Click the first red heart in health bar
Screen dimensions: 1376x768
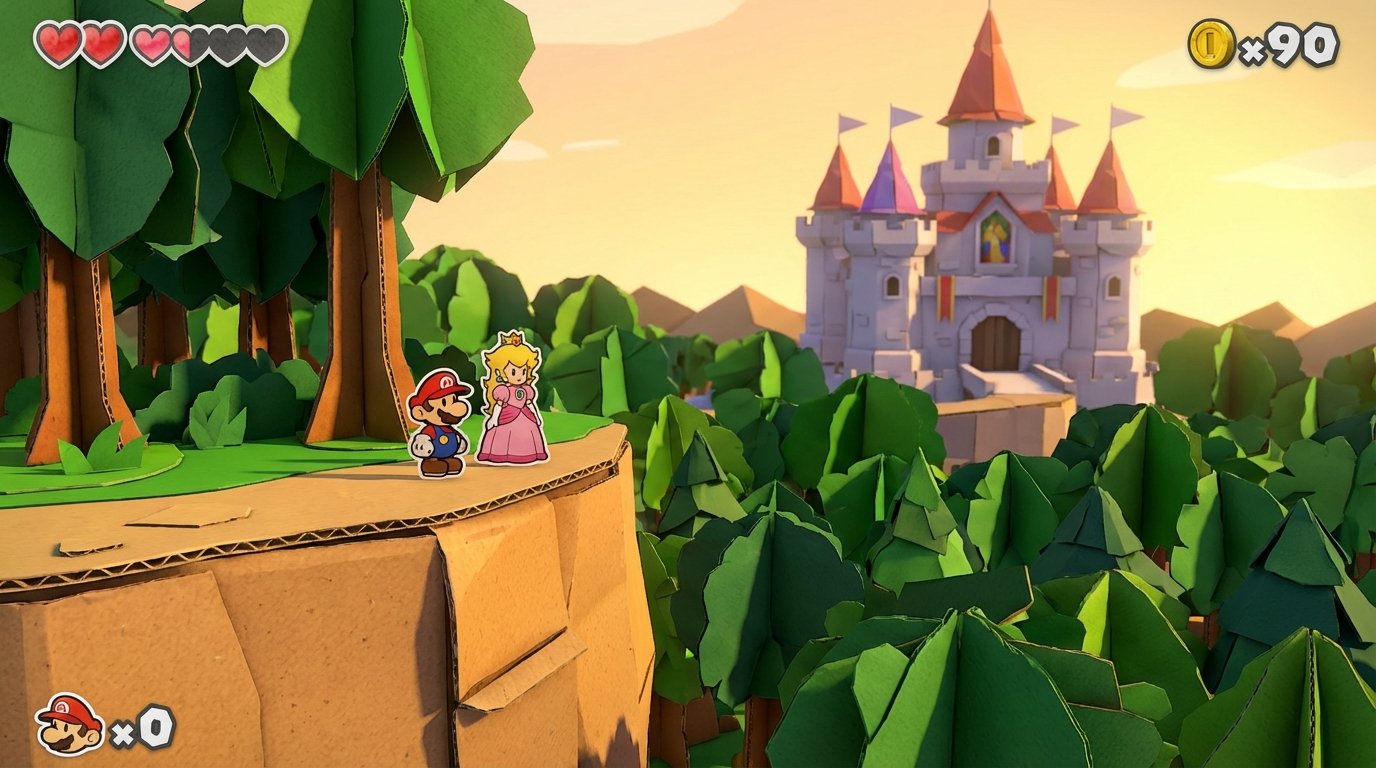58,40
